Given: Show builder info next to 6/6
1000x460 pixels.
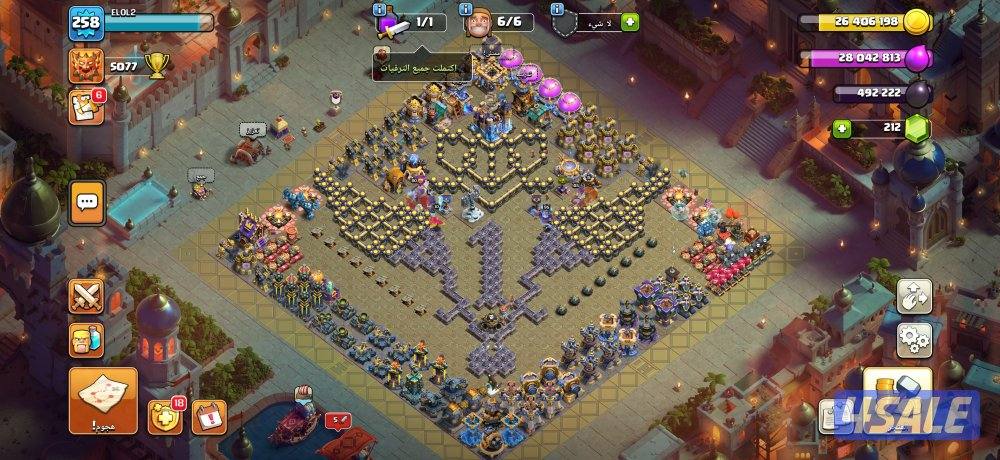Looking at the screenshot, I should [x=467, y=9].
